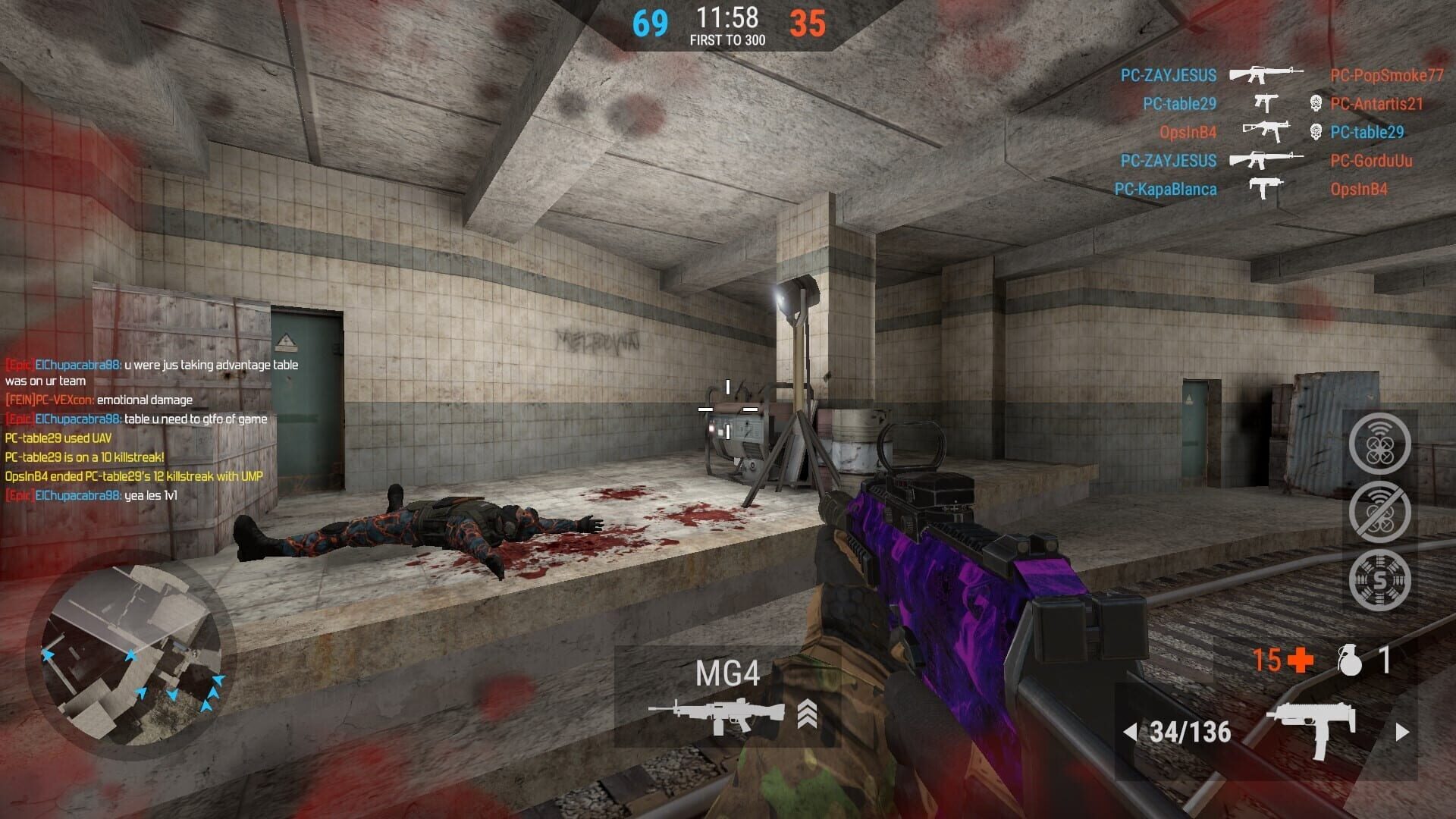
Task: Click the left arrow to switch weapons
Action: (1131, 733)
